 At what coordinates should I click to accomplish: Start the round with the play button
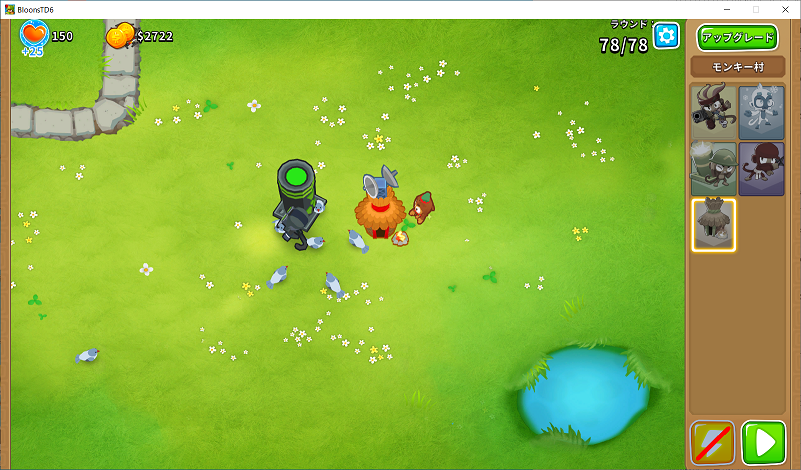(765, 443)
